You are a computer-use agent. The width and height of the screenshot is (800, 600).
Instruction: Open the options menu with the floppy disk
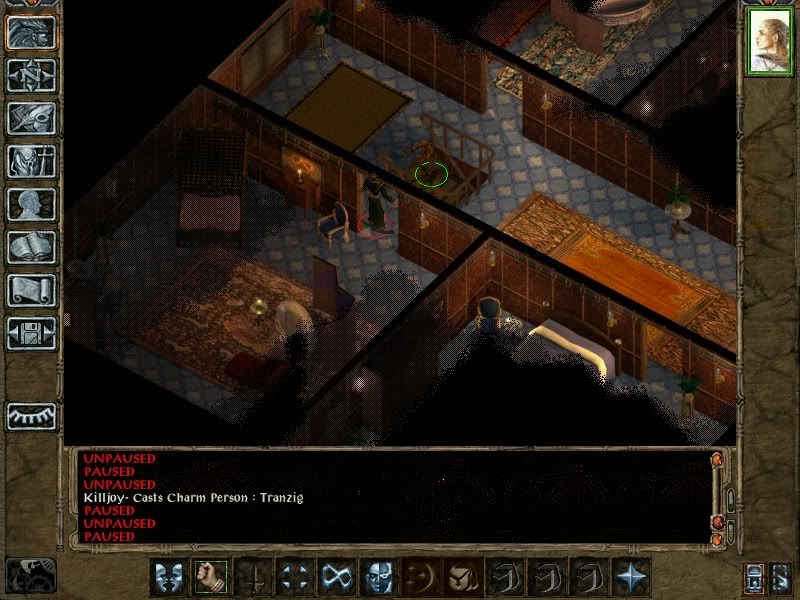pyautogui.click(x=31, y=333)
